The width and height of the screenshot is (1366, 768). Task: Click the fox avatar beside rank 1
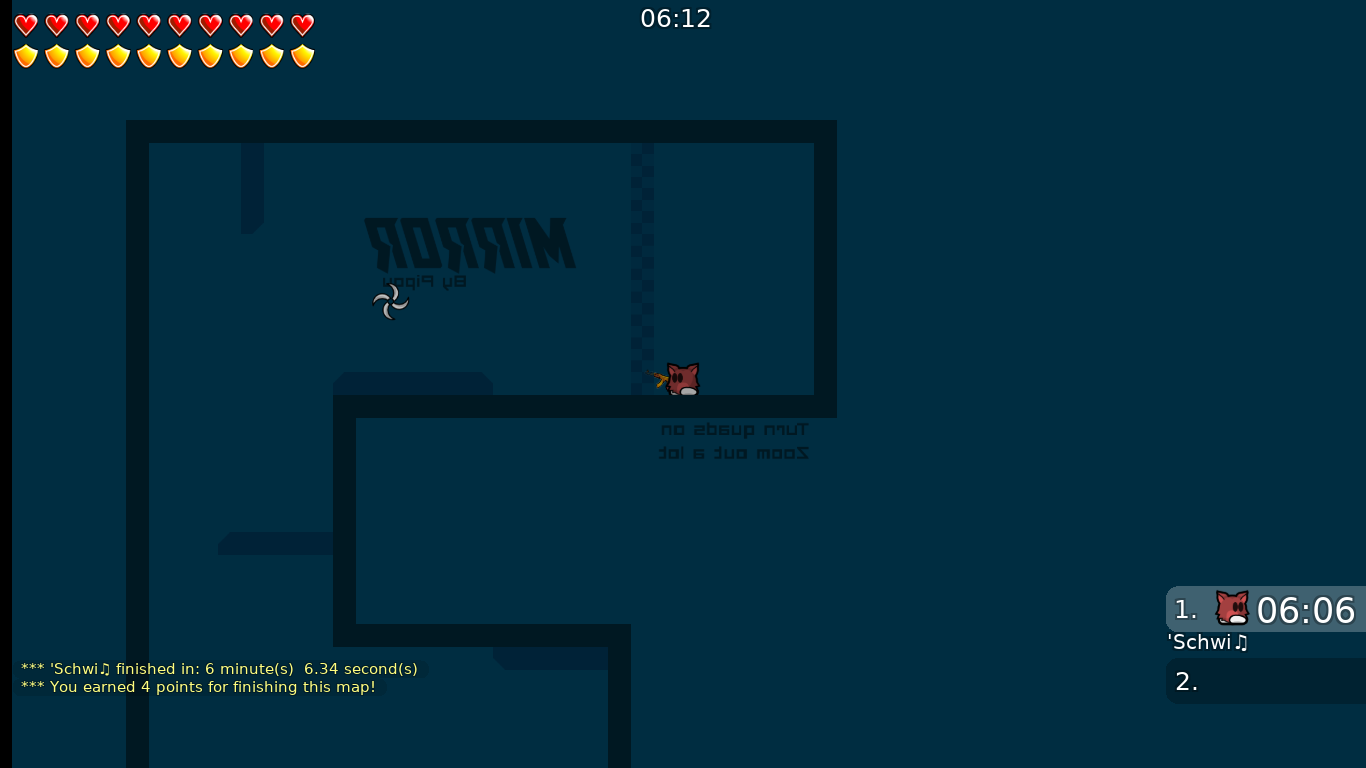(1231, 608)
